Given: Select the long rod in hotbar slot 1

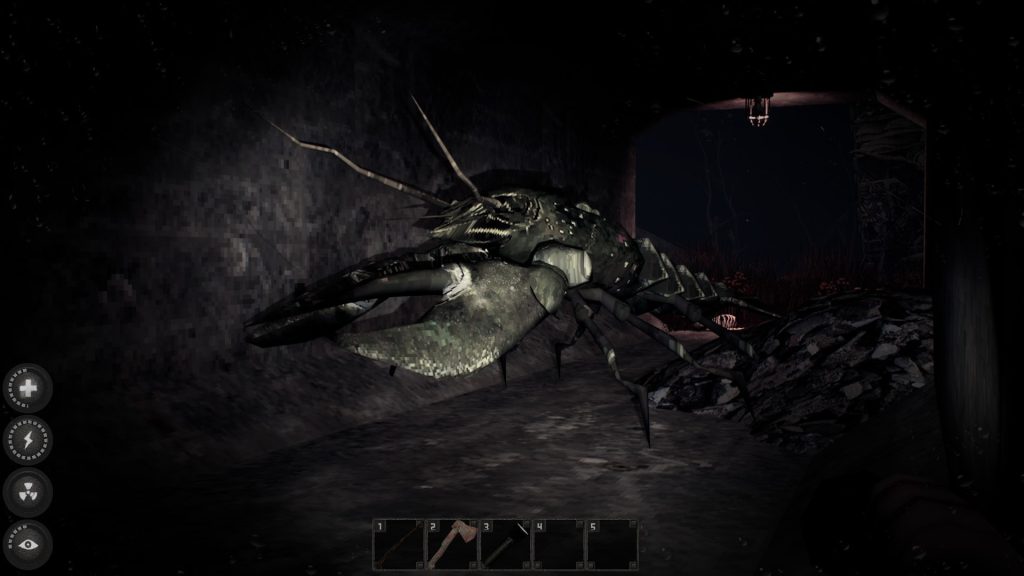Looking at the screenshot, I should point(397,544).
